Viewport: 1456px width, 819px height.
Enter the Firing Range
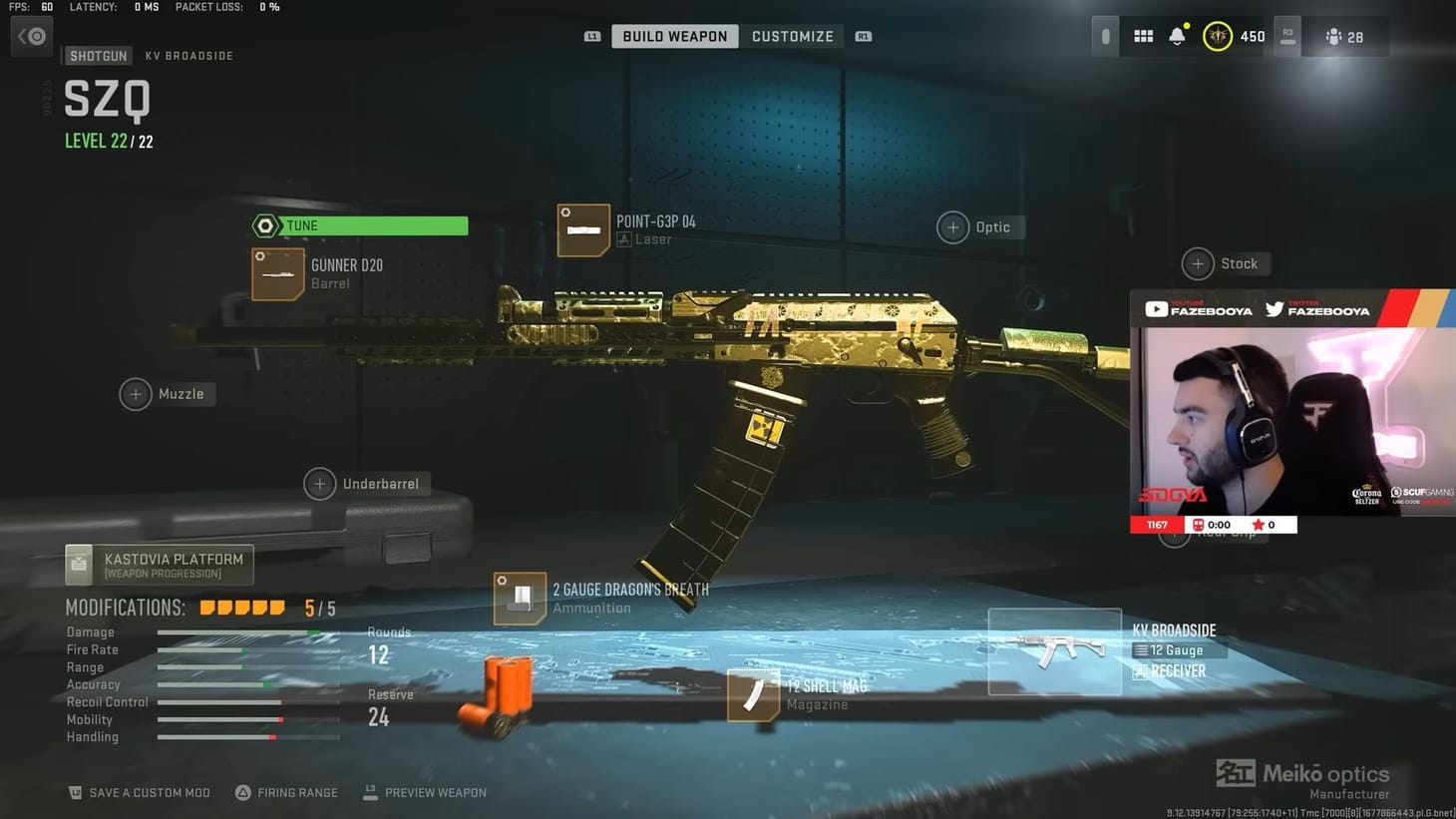(287, 792)
